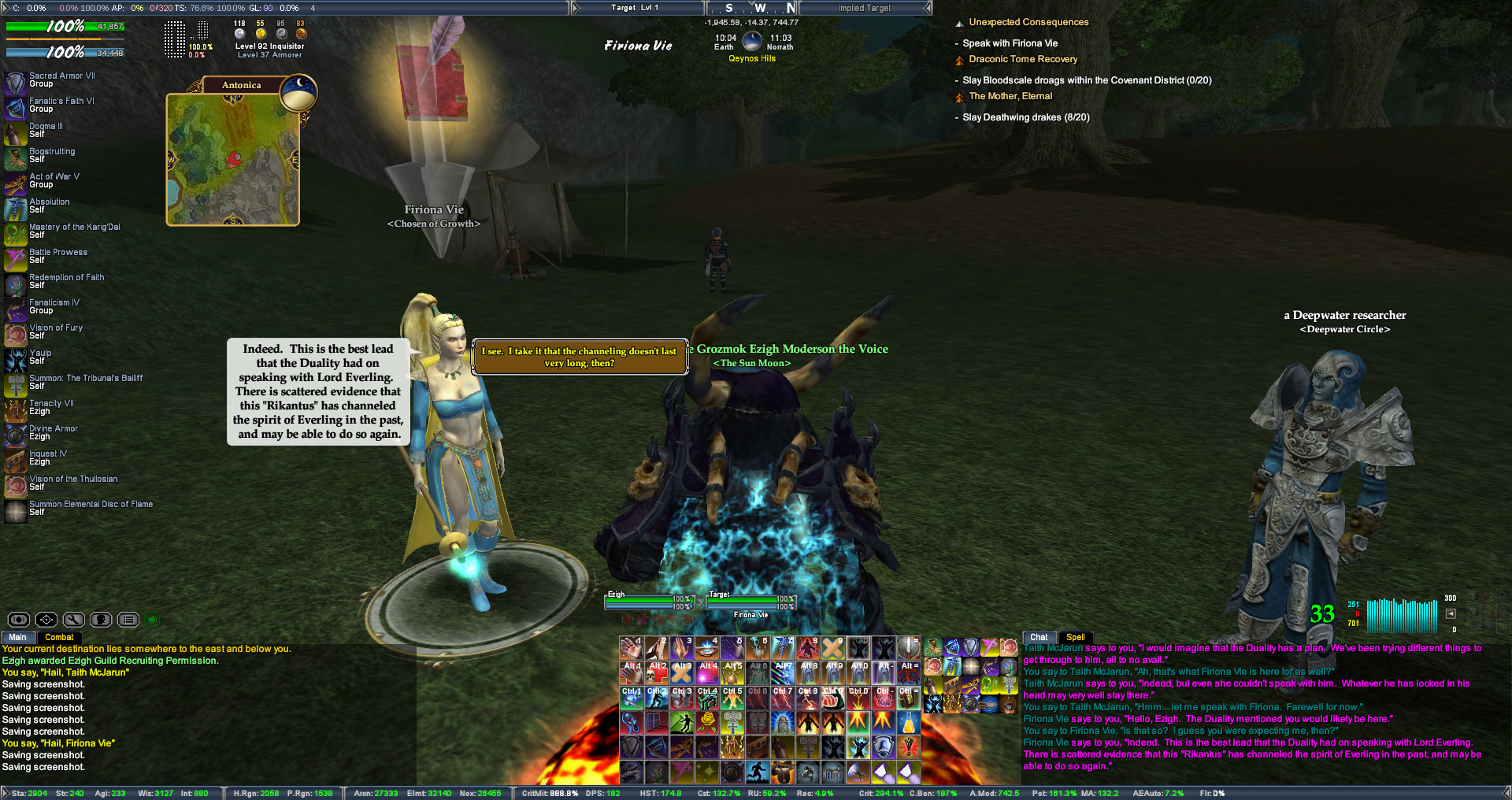Image resolution: width=1512 pixels, height=800 pixels.
Task: Select the Draconic Tome Recovery quest entry
Action: [x=1022, y=59]
